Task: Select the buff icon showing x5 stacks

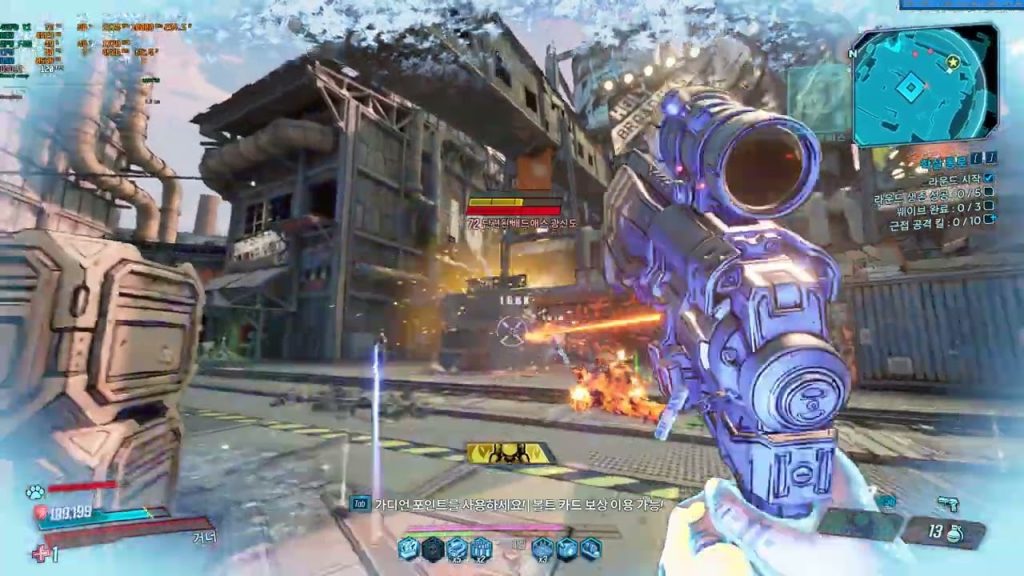Action: tap(458, 547)
